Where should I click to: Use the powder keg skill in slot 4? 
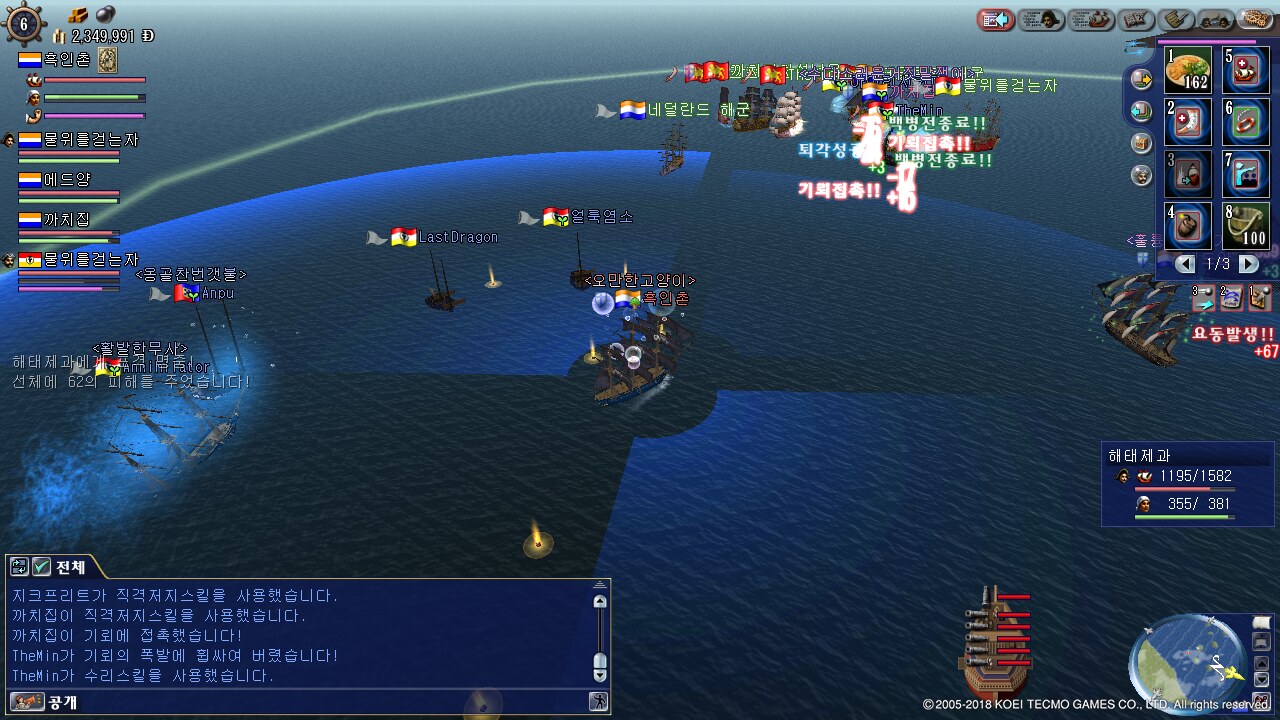1188,226
